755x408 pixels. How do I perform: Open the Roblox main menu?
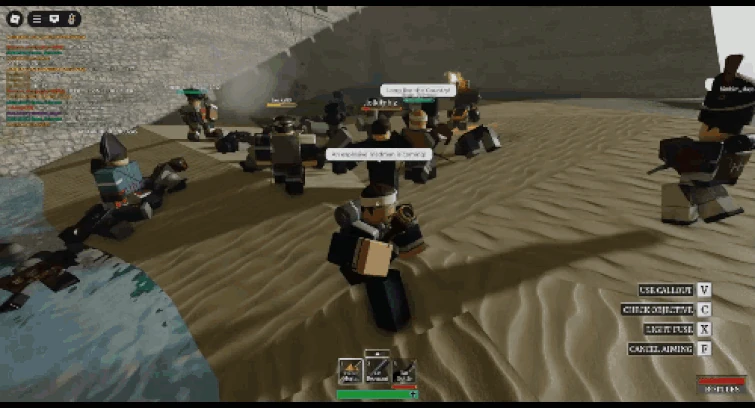pyautogui.click(x=14, y=18)
